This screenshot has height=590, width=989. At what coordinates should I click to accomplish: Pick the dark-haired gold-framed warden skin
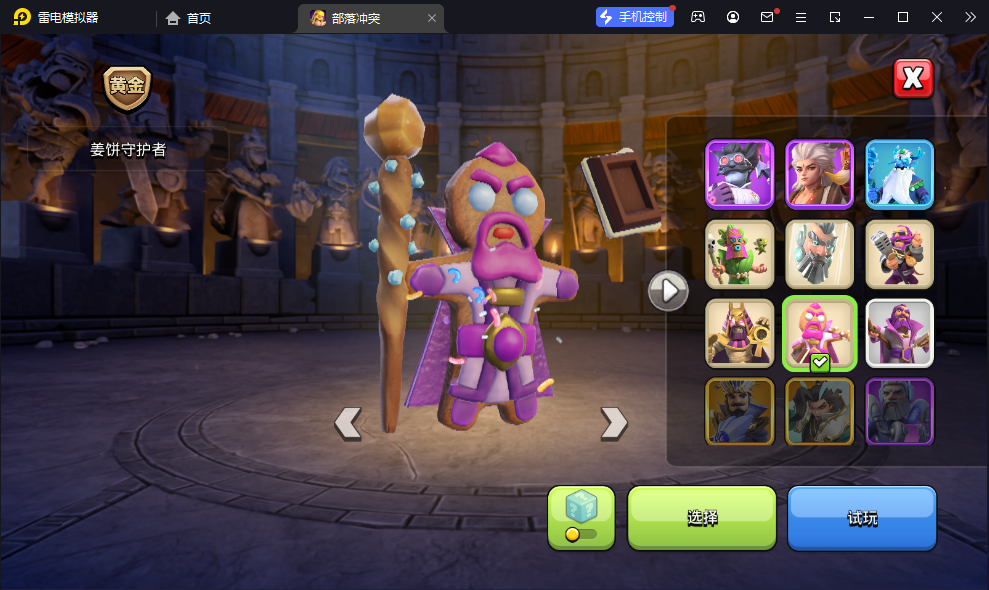[x=819, y=411]
